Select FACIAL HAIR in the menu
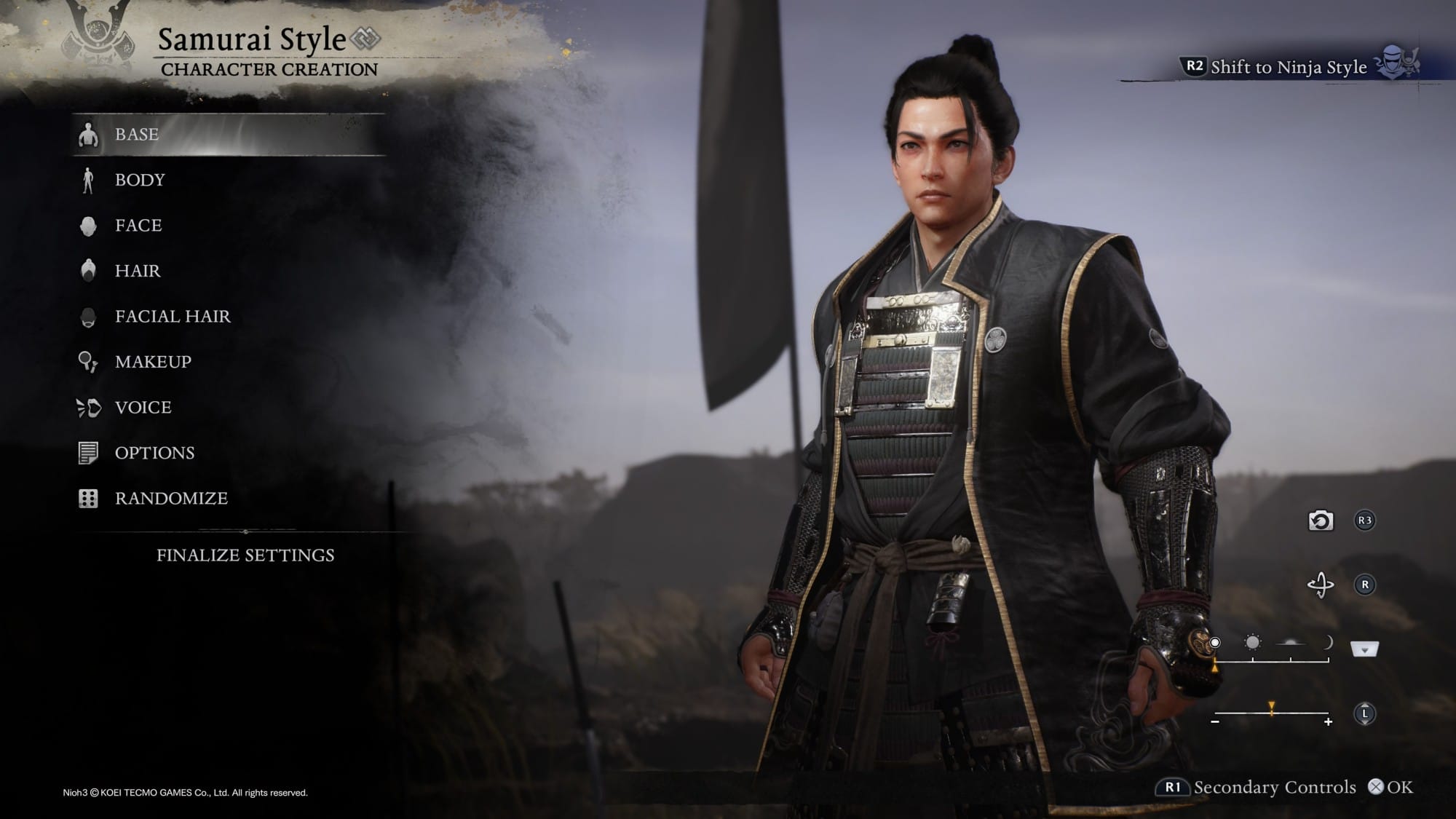 (173, 317)
